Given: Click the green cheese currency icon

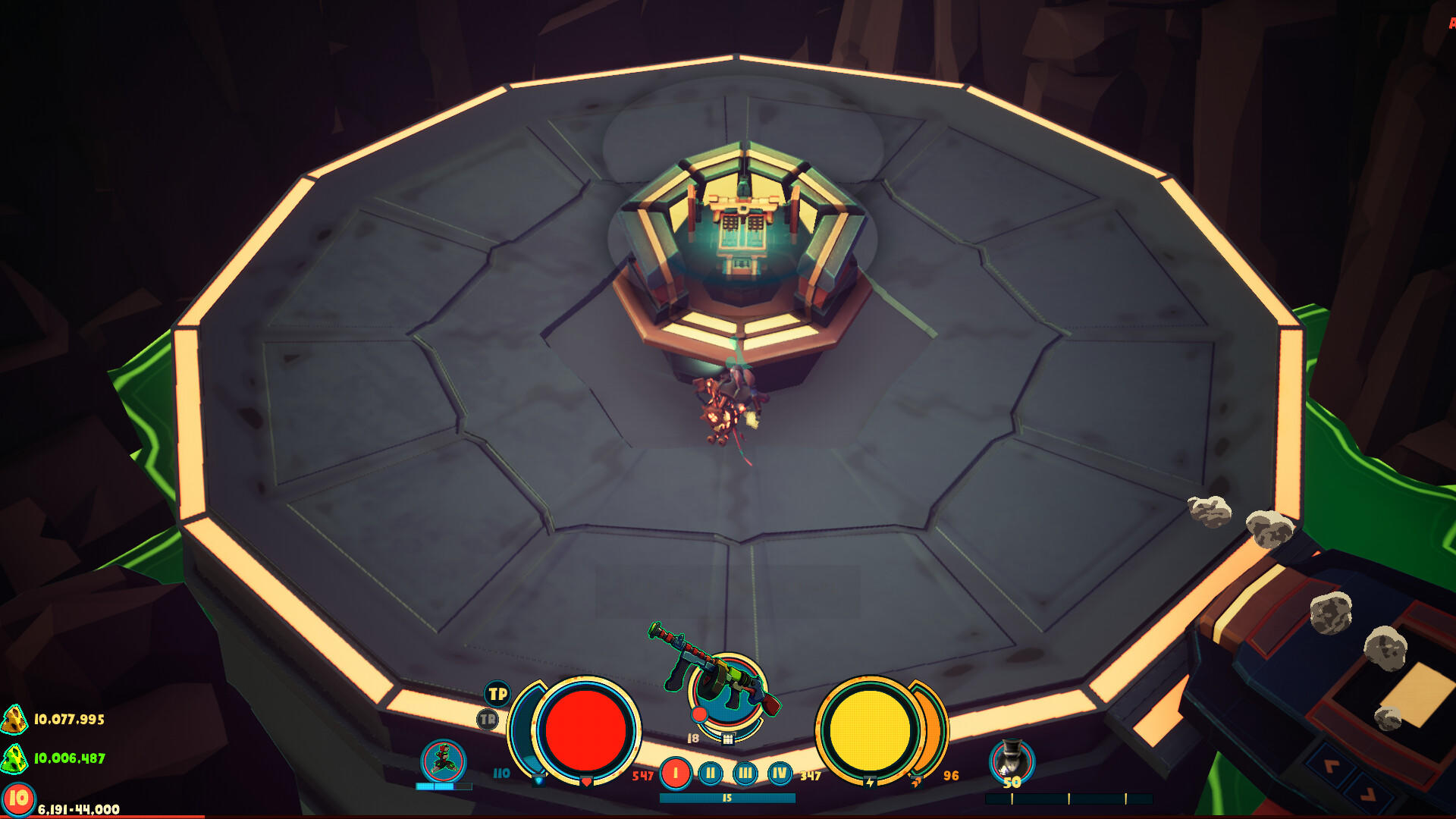Looking at the screenshot, I should [14, 759].
